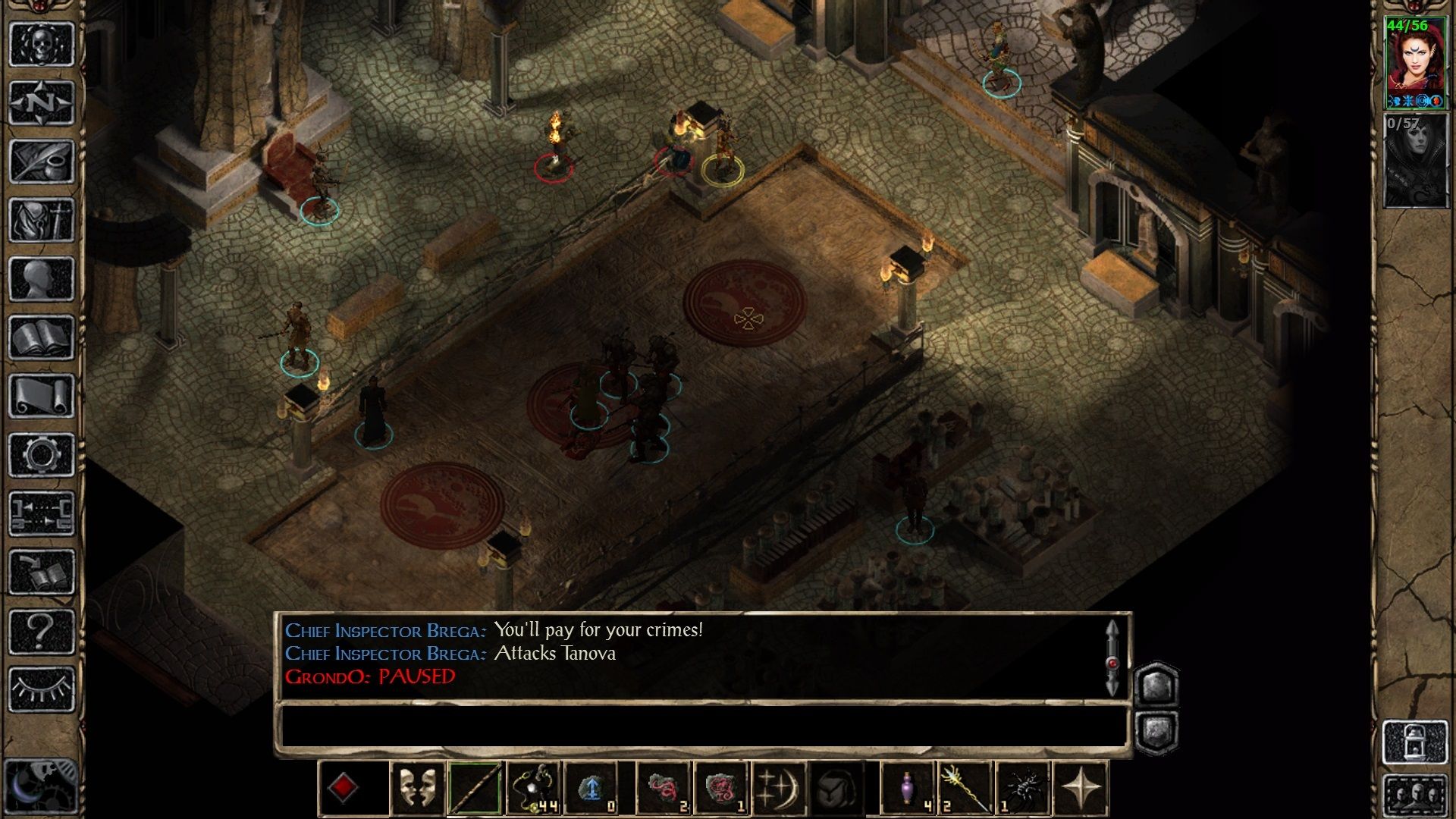Open the journal quill icon
Screen dimensions: 1456x819
[42, 161]
